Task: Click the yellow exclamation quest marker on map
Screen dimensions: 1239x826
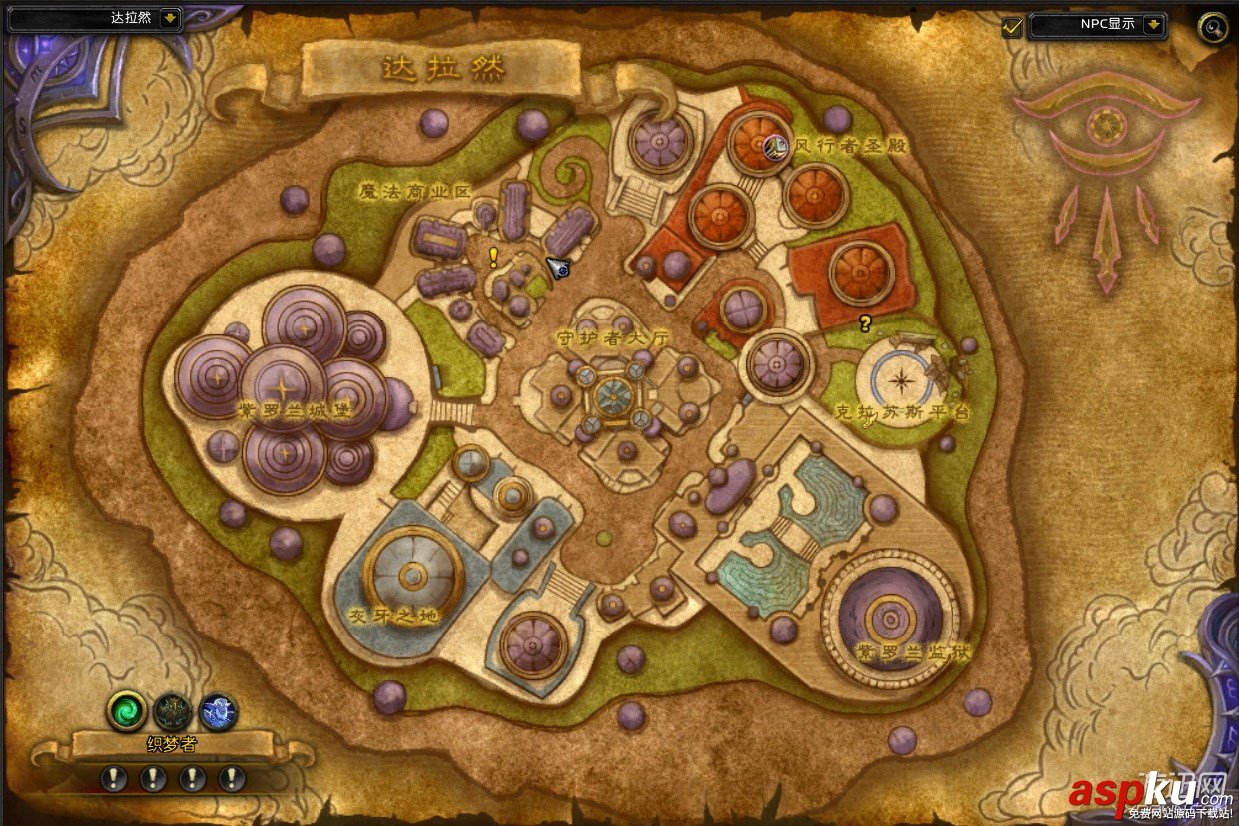Action: click(x=493, y=256)
